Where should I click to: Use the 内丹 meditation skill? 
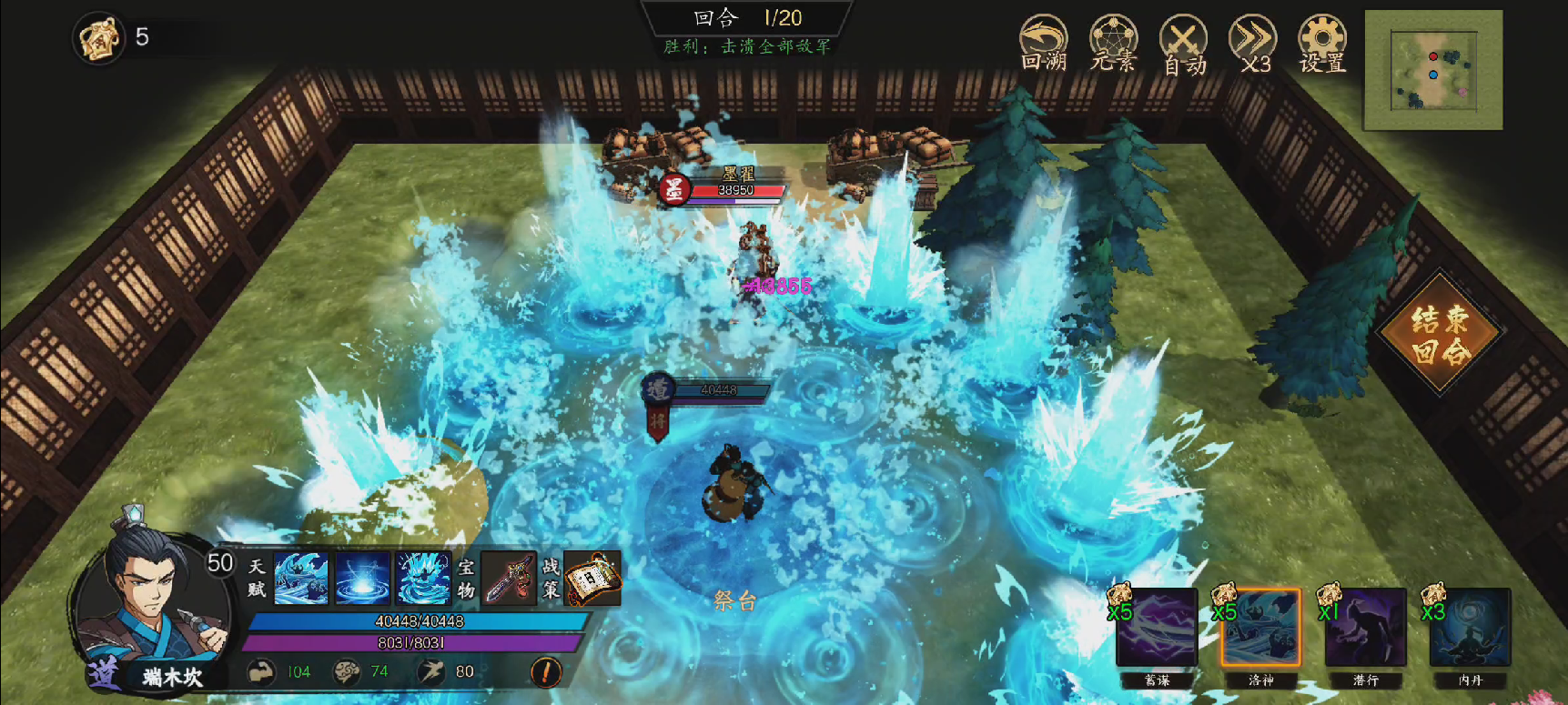pyautogui.click(x=1470, y=629)
